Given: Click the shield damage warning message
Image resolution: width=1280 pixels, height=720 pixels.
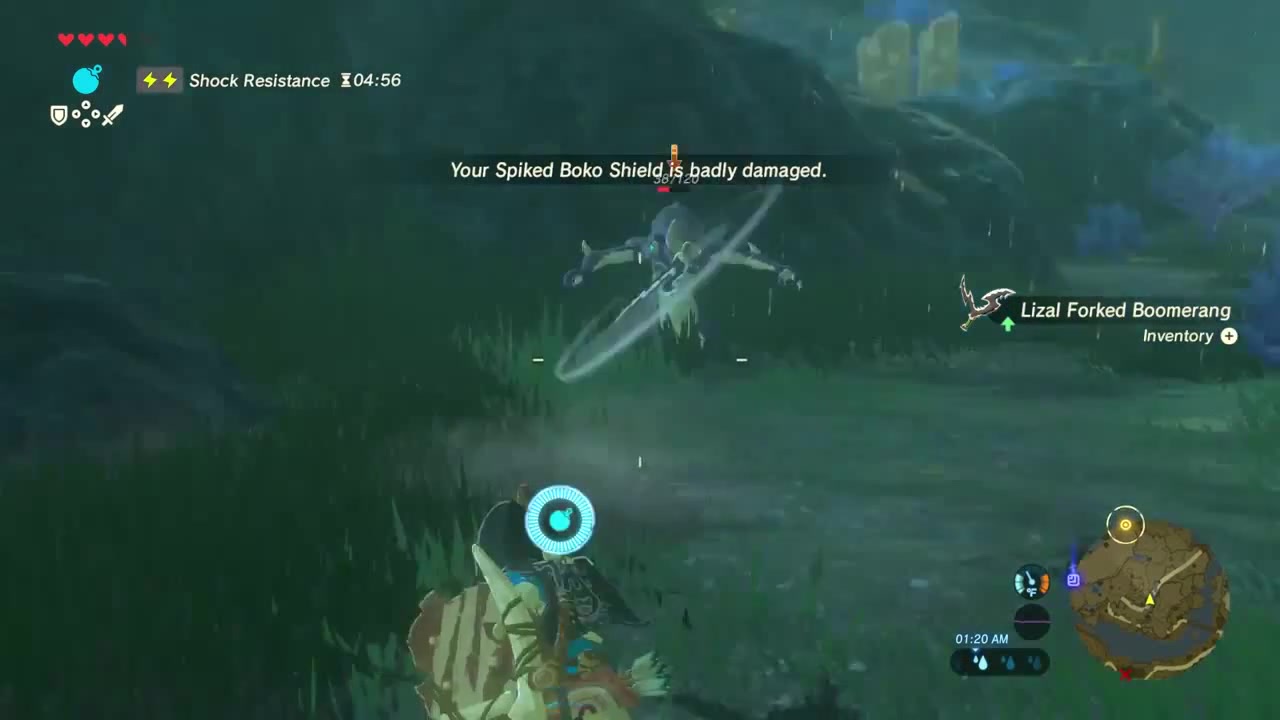Looking at the screenshot, I should 638,170.
